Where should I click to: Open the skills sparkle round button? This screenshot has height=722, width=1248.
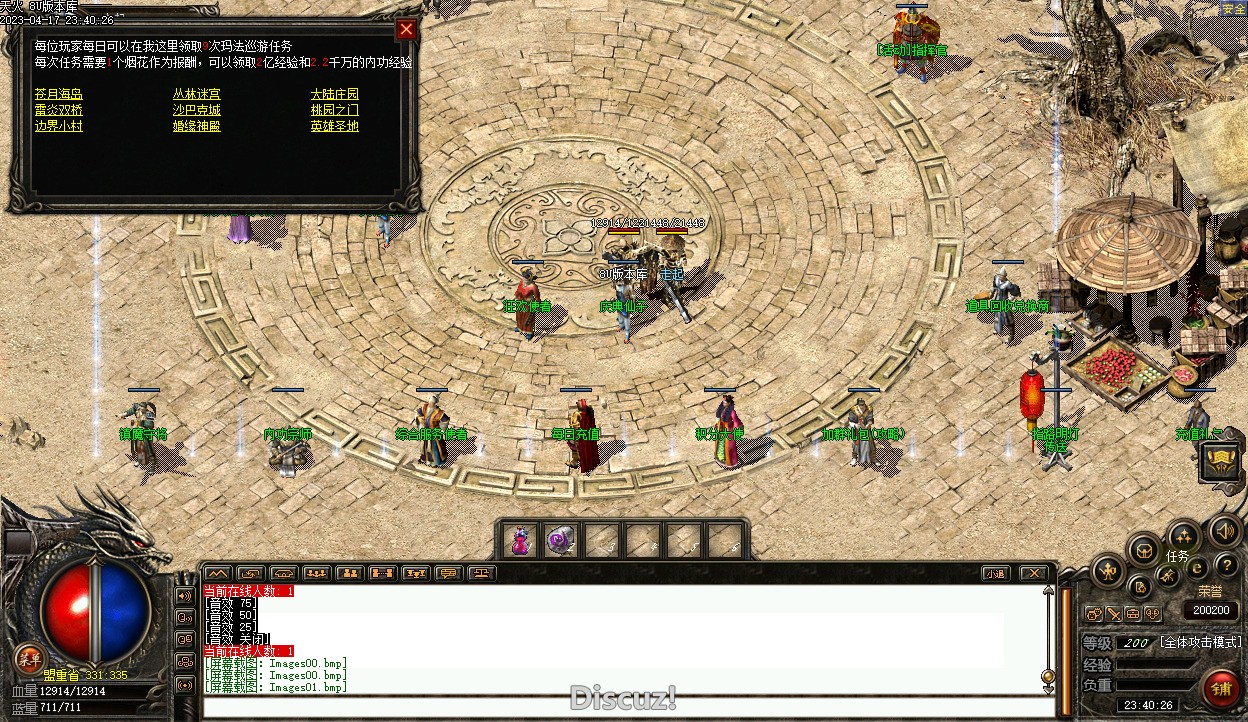pyautogui.click(x=1184, y=535)
